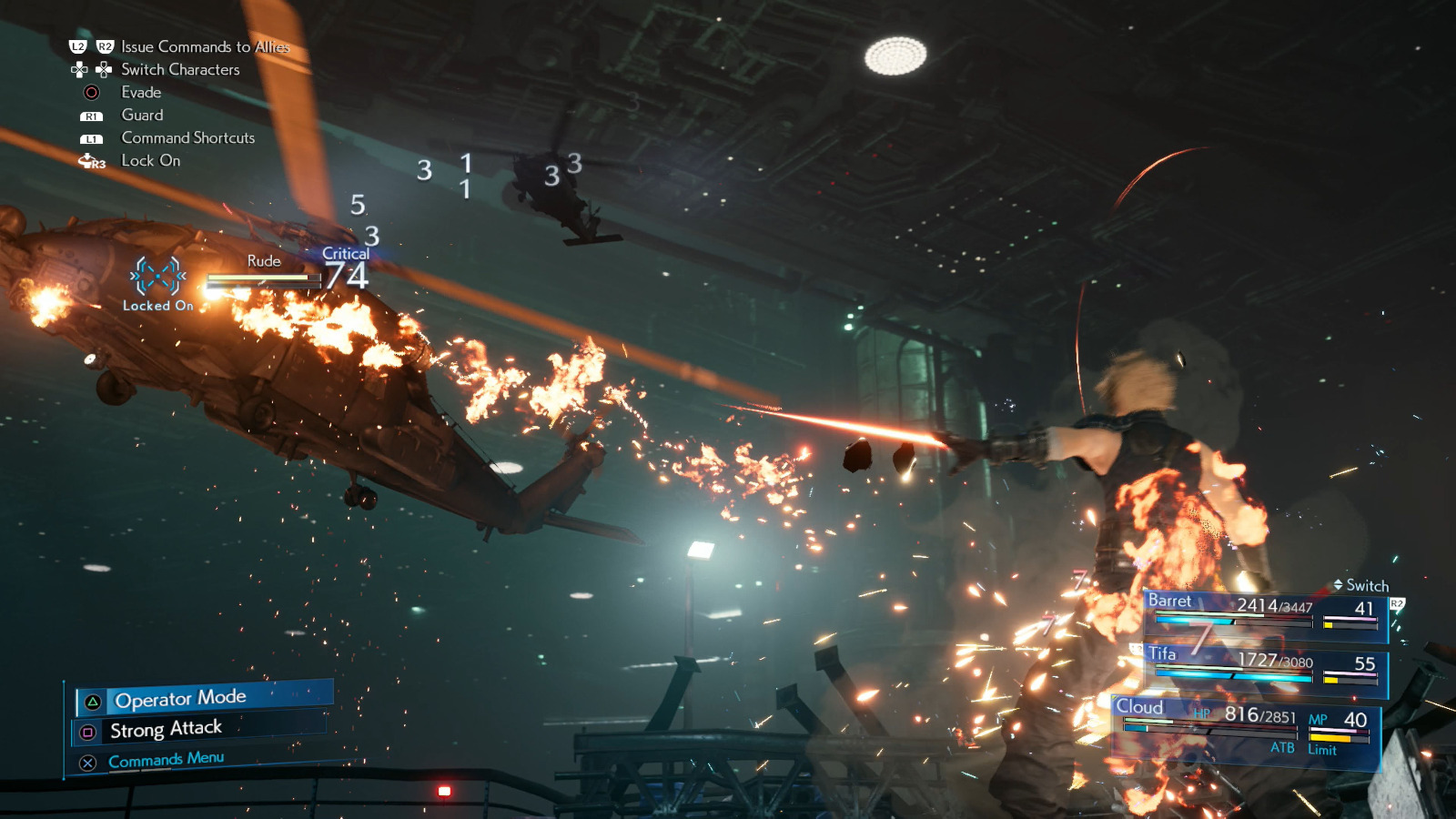Click the red circle Evade button icon
The height and width of the screenshot is (819, 1456).
click(91, 93)
